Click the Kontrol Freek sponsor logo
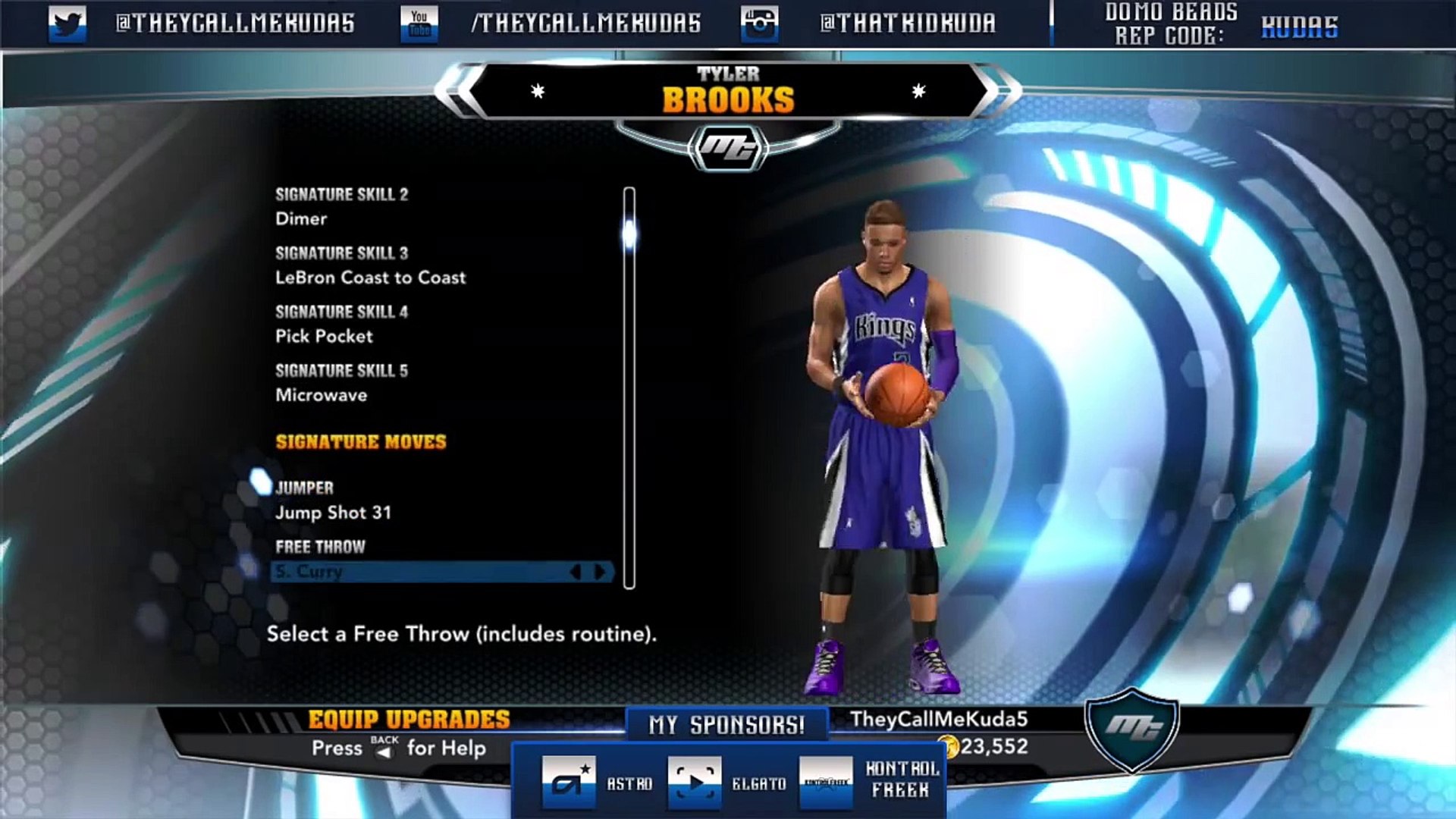The width and height of the screenshot is (1456, 819). click(826, 783)
